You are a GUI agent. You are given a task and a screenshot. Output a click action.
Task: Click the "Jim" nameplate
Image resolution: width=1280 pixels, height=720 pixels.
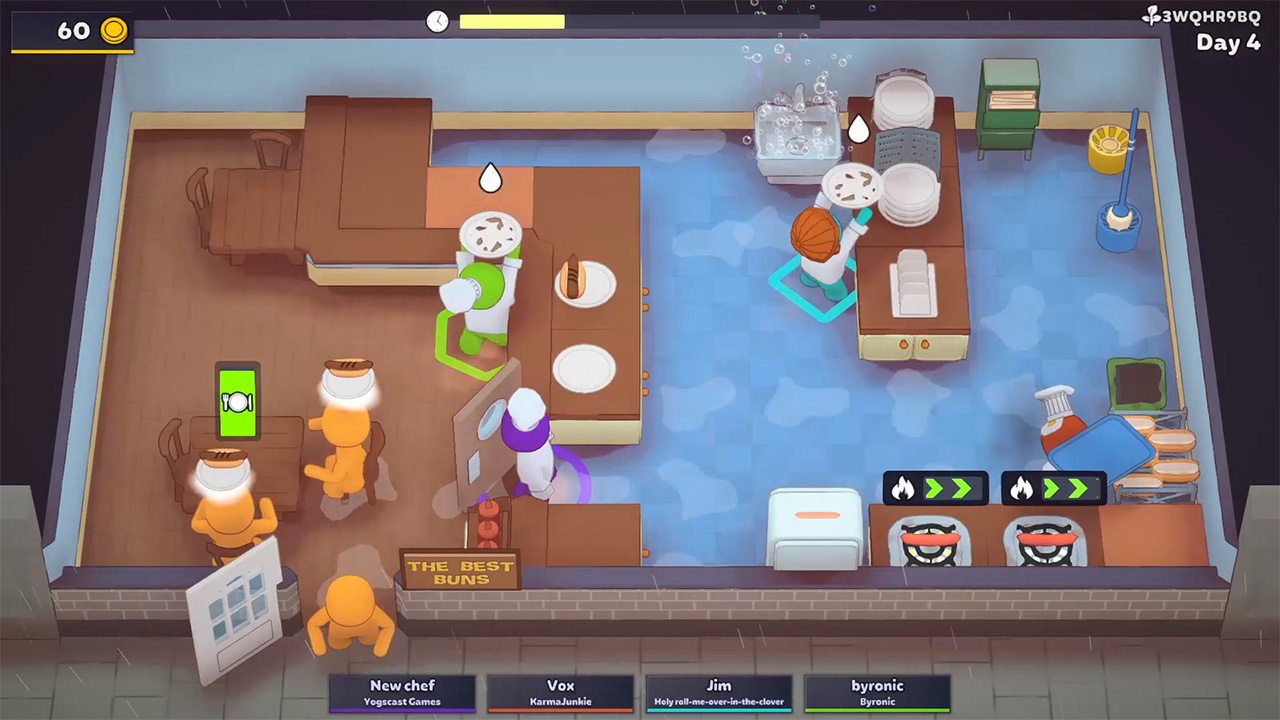click(x=719, y=686)
